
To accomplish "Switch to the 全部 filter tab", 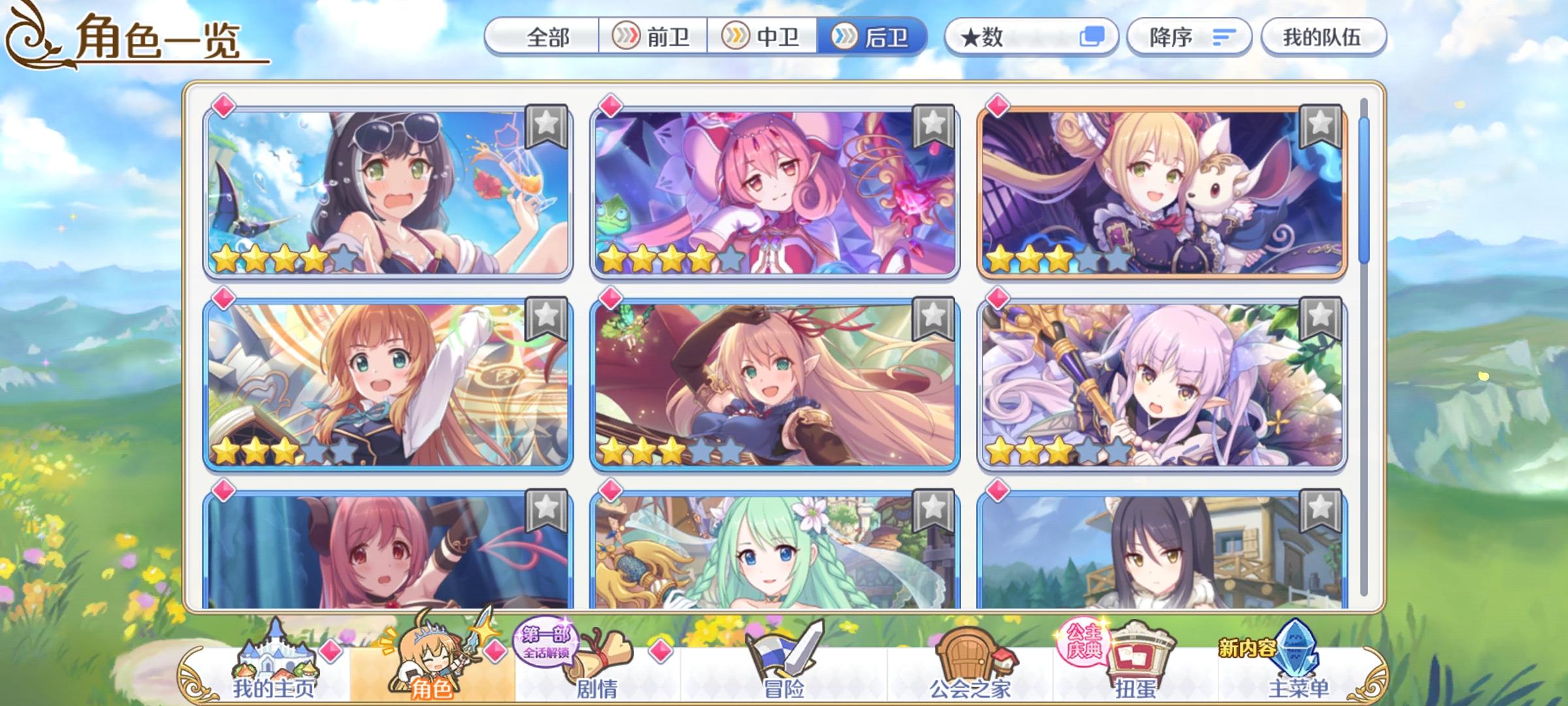I will click(549, 37).
